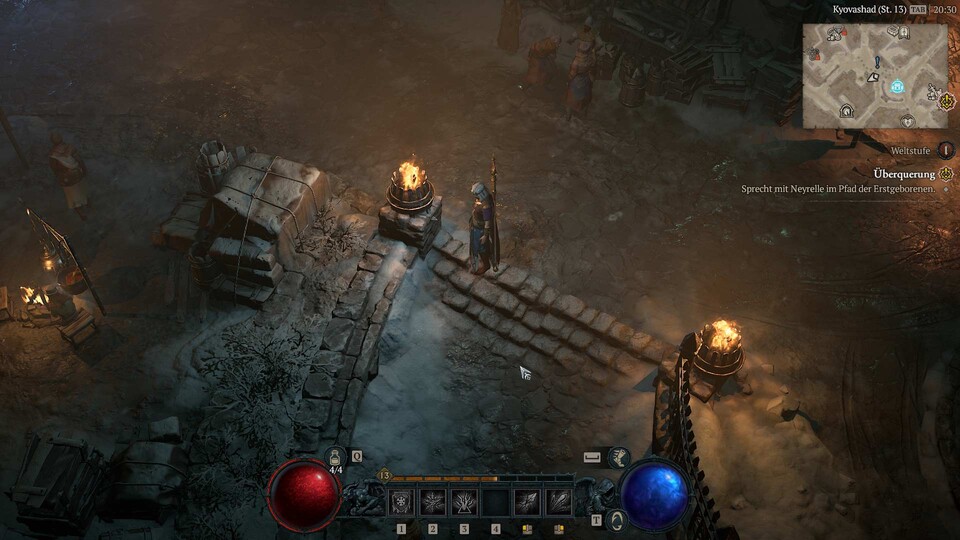The height and width of the screenshot is (540, 960).
Task: Select the blue waypoint marker on minimap
Action: pos(897,87)
